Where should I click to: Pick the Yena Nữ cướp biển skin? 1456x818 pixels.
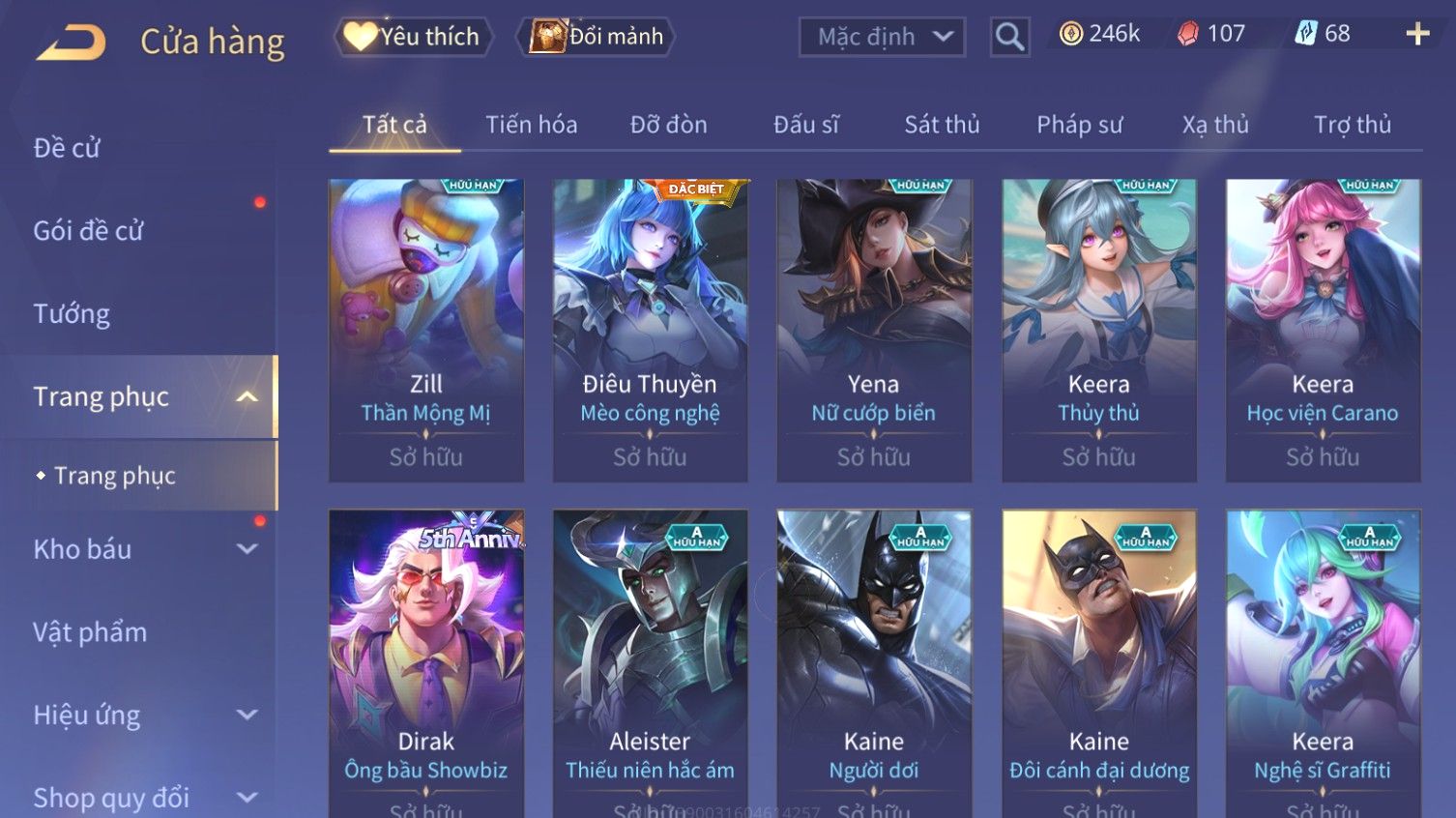point(874,329)
